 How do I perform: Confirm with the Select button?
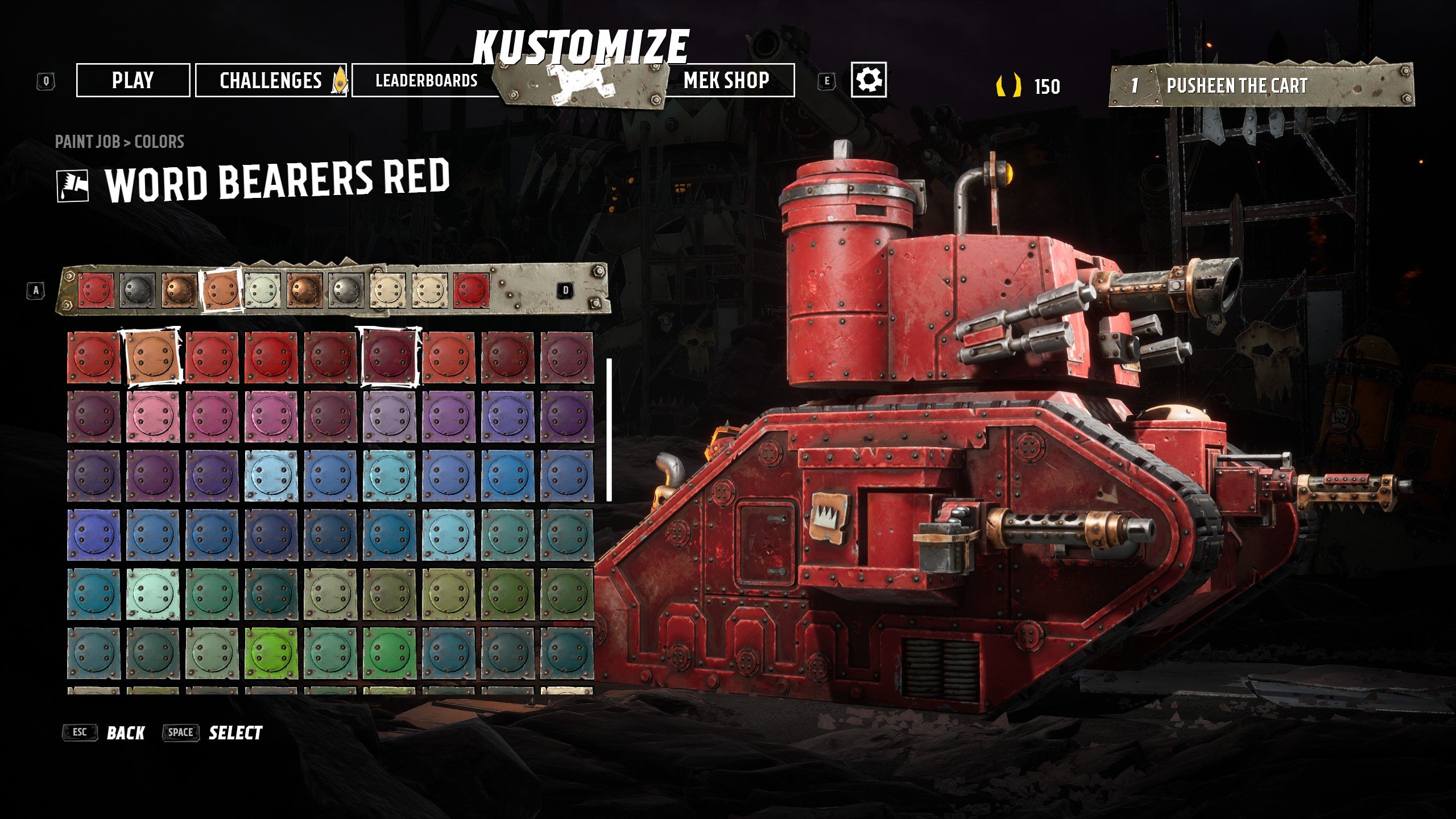coord(235,733)
